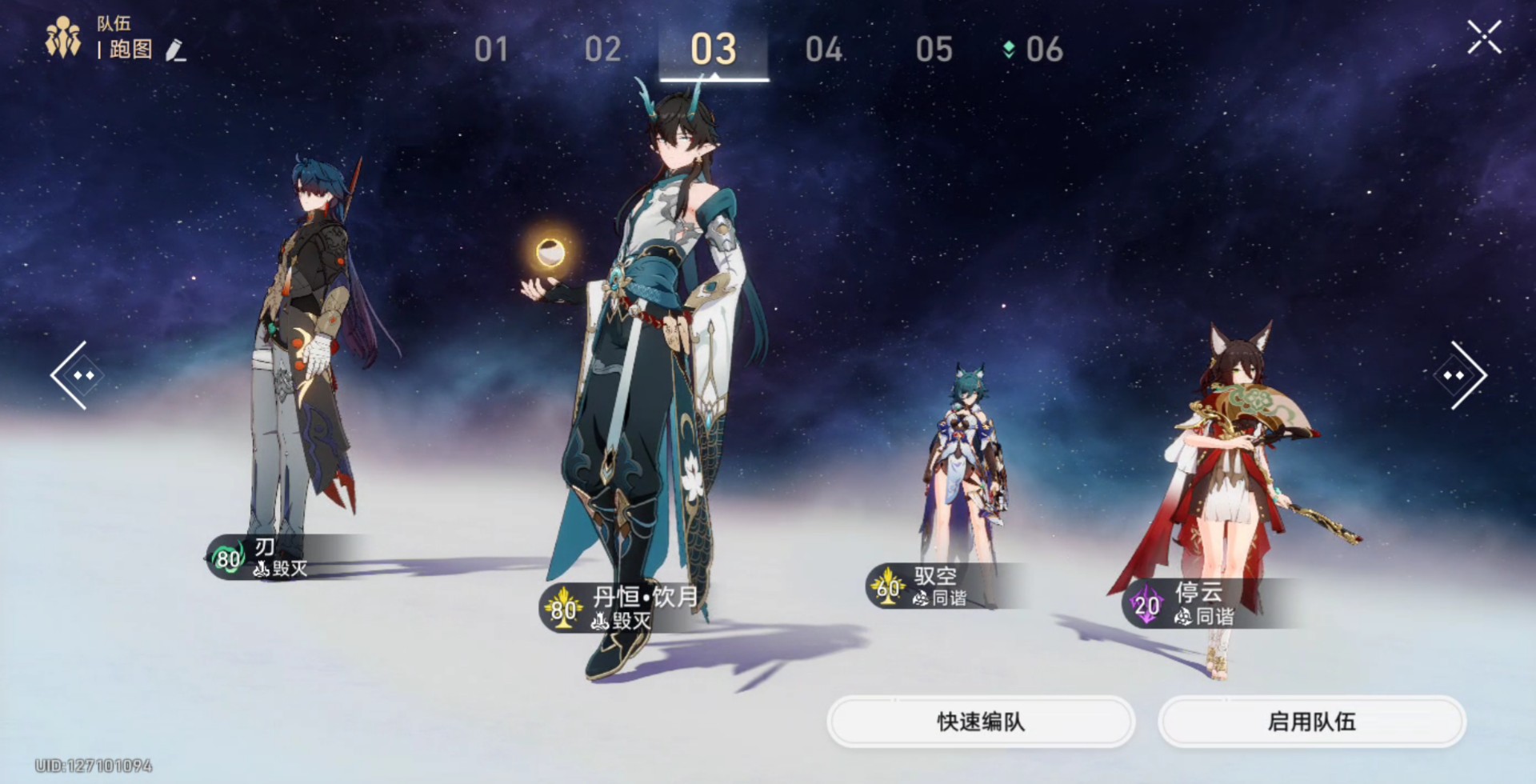Go to the next team with right arrow
The height and width of the screenshot is (784, 1536).
(1461, 375)
